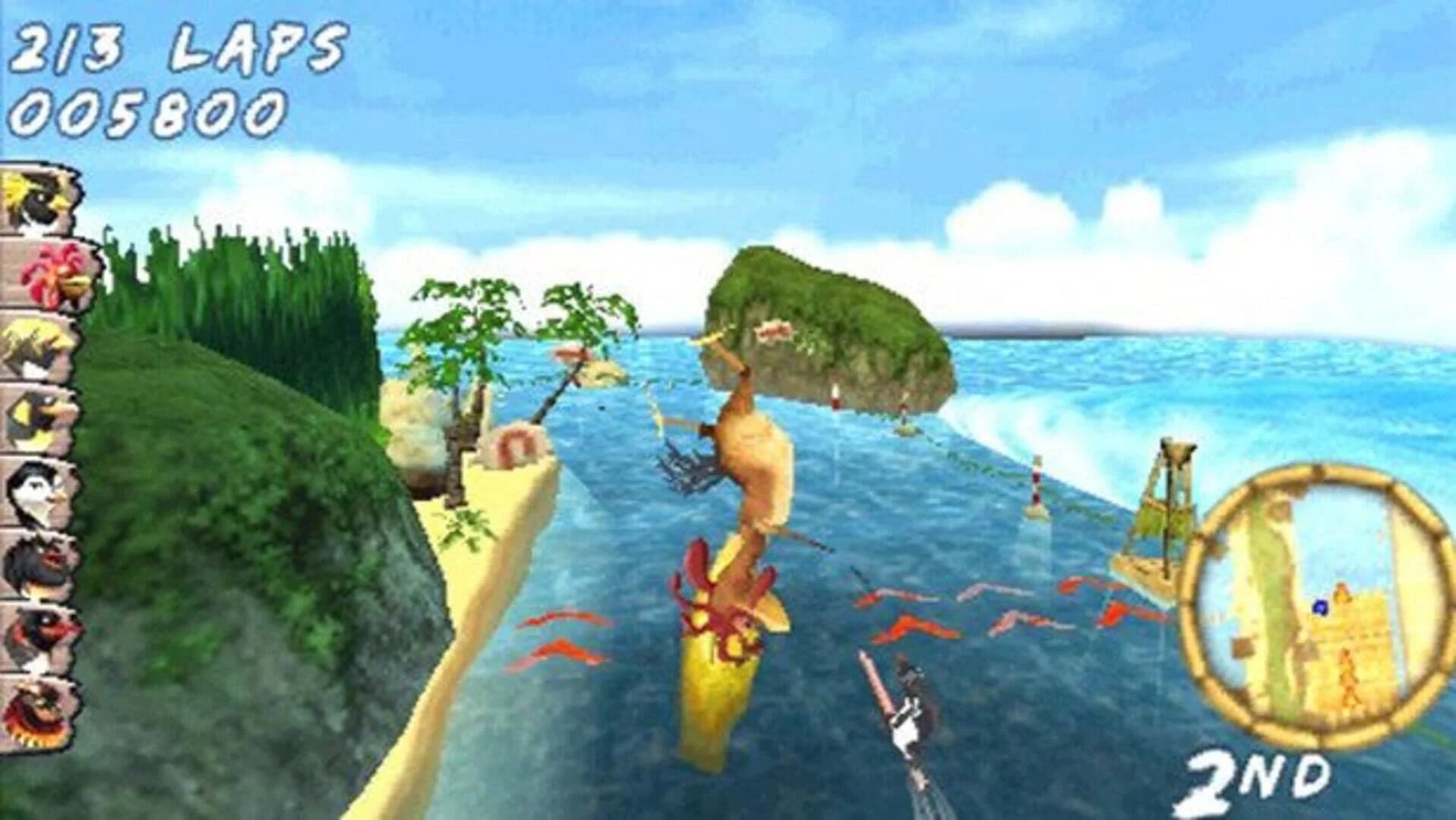The width and height of the screenshot is (1456, 820).
Task: Choose the black pompadour penguin portrait
Action: tap(38, 562)
